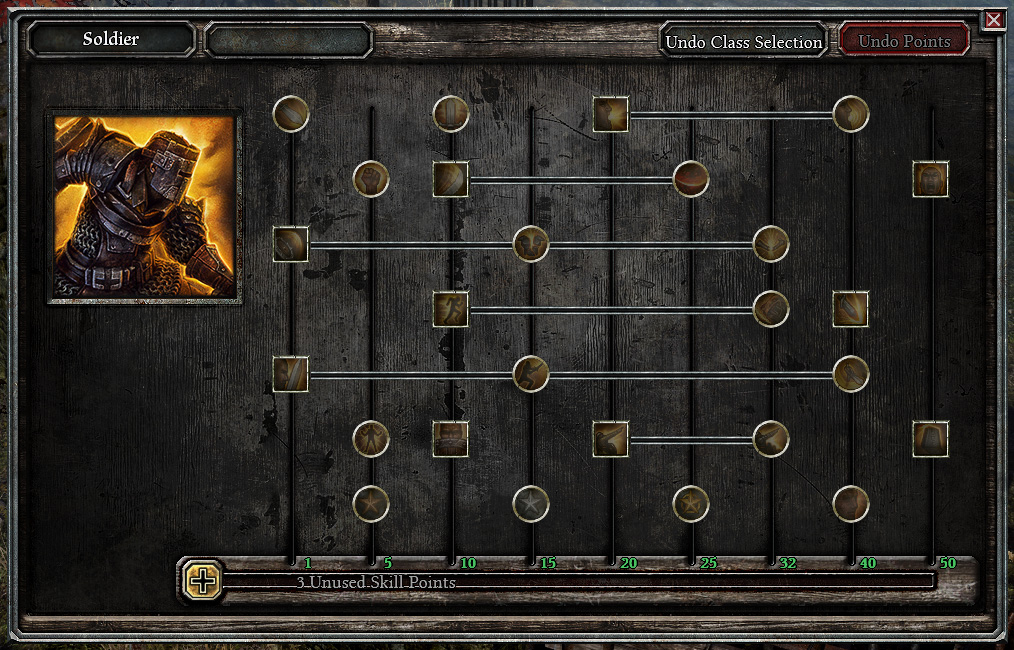The image size is (1014, 650).
Task: Pick the Menhir's Bulwark skill icon
Action: 931,439
